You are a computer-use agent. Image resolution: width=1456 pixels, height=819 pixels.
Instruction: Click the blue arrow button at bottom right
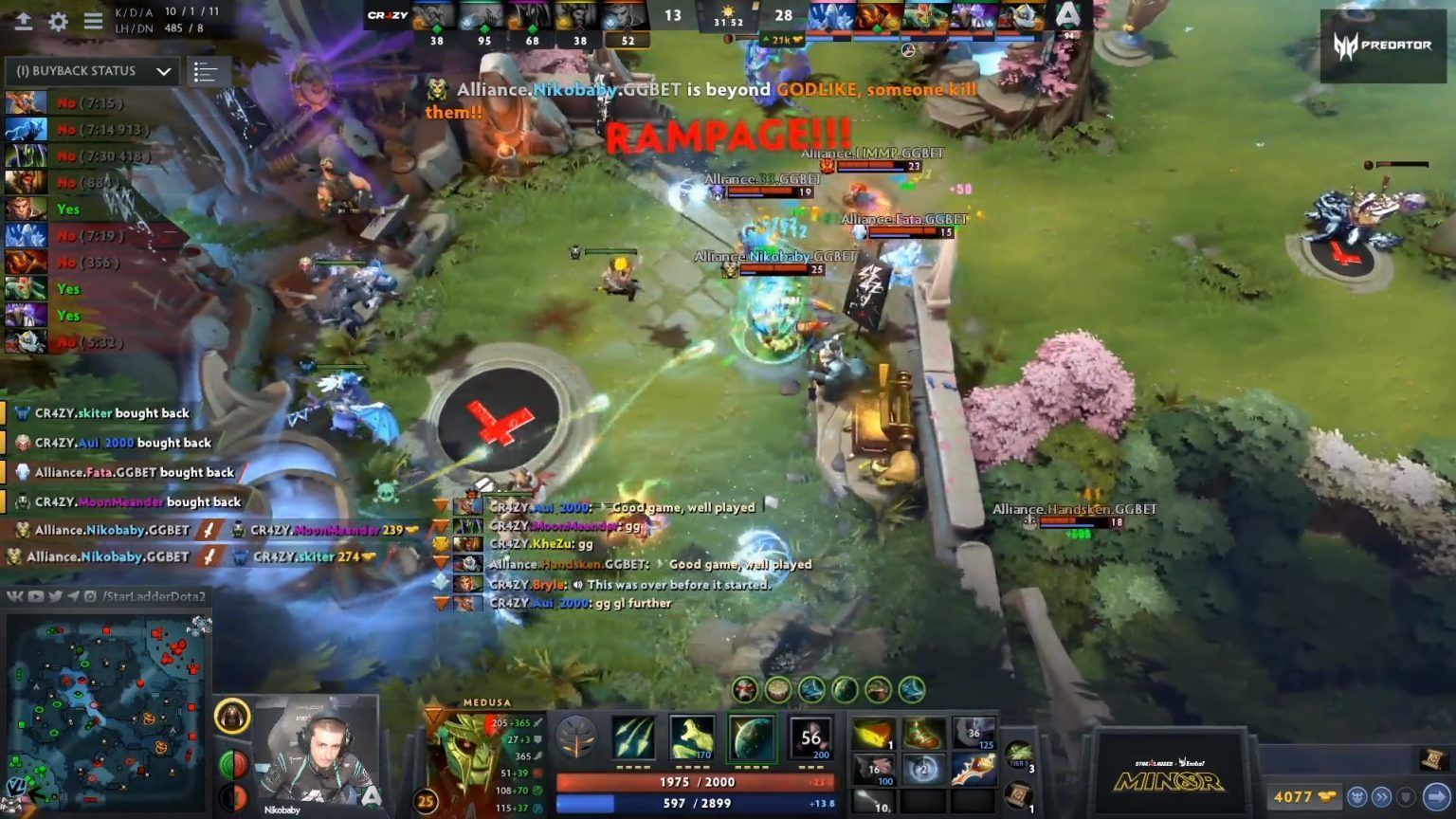click(1438, 796)
